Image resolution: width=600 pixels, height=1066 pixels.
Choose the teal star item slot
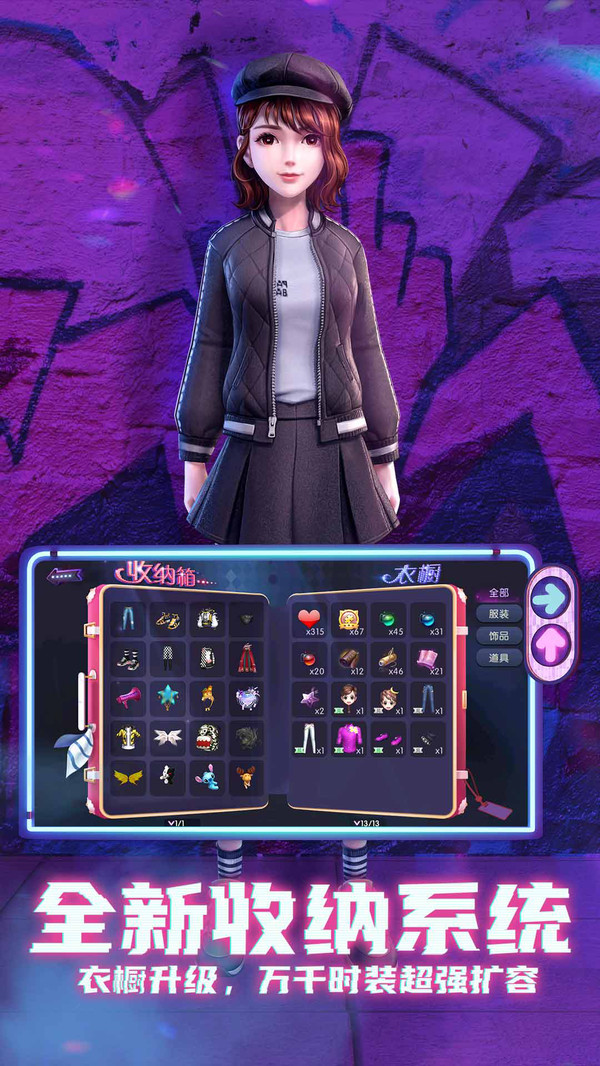click(167, 696)
